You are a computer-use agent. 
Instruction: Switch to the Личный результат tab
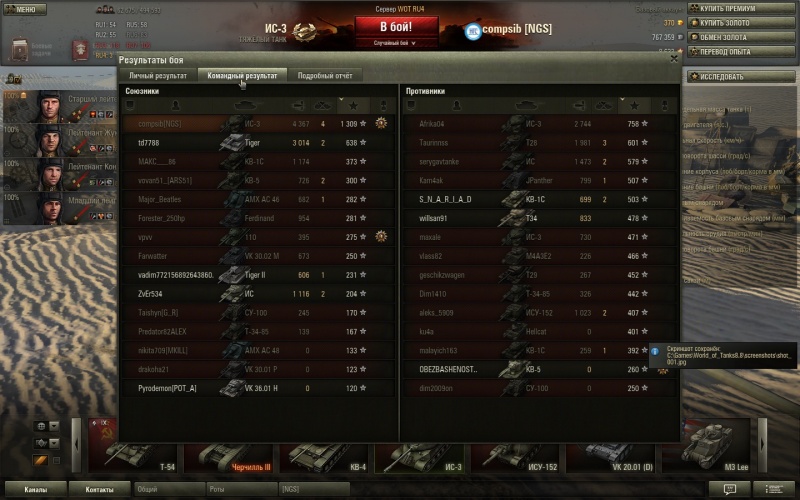pos(158,75)
